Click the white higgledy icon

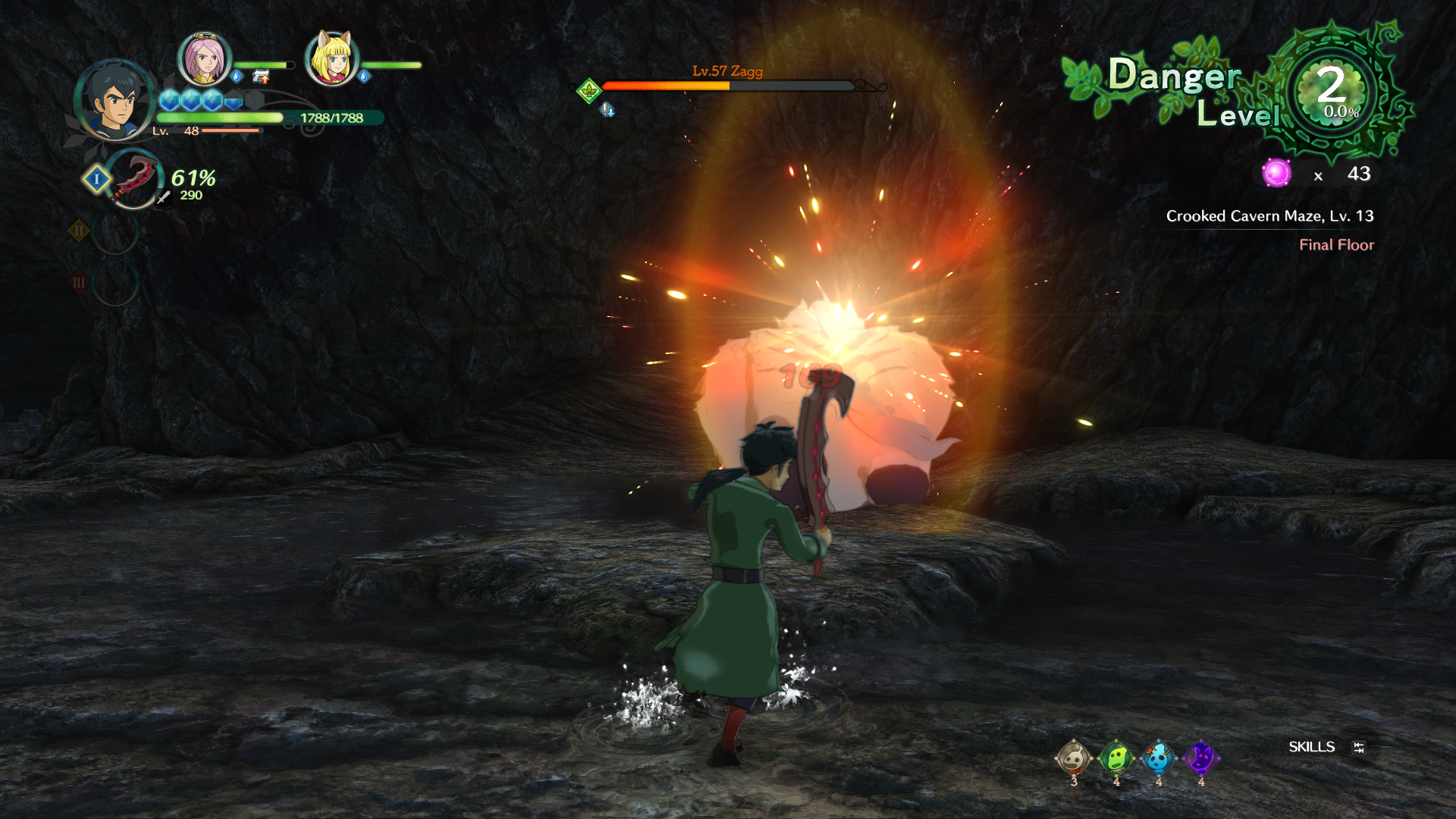click(x=1073, y=758)
